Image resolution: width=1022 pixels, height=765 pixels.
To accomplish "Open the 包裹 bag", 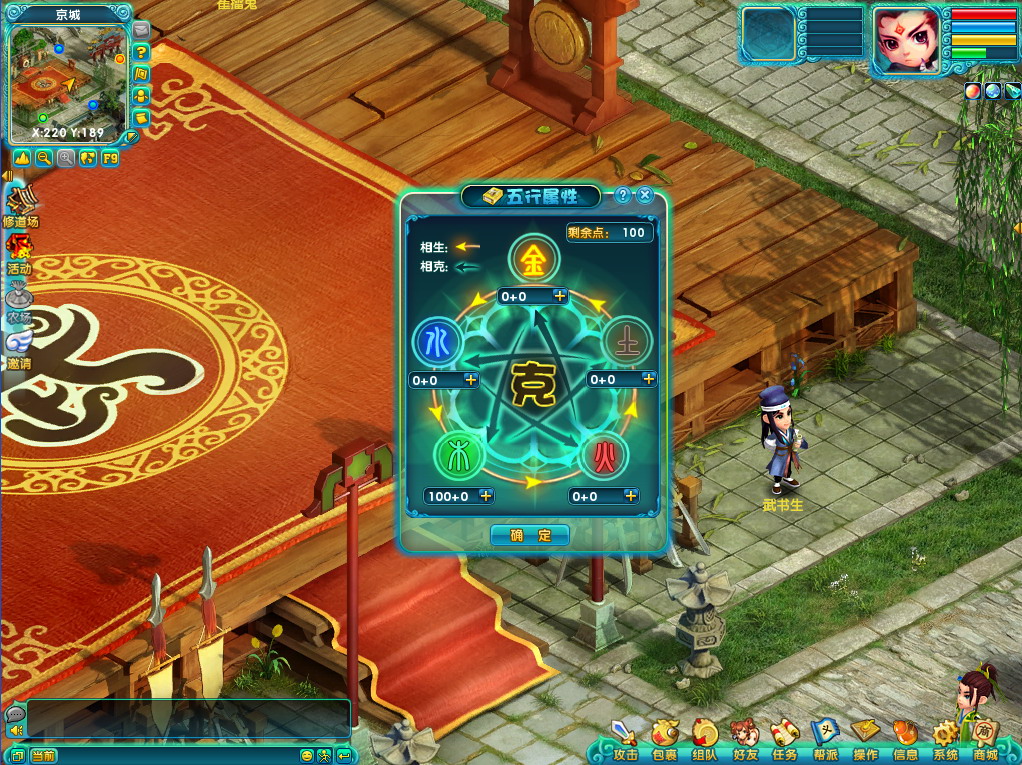I will [x=665, y=737].
